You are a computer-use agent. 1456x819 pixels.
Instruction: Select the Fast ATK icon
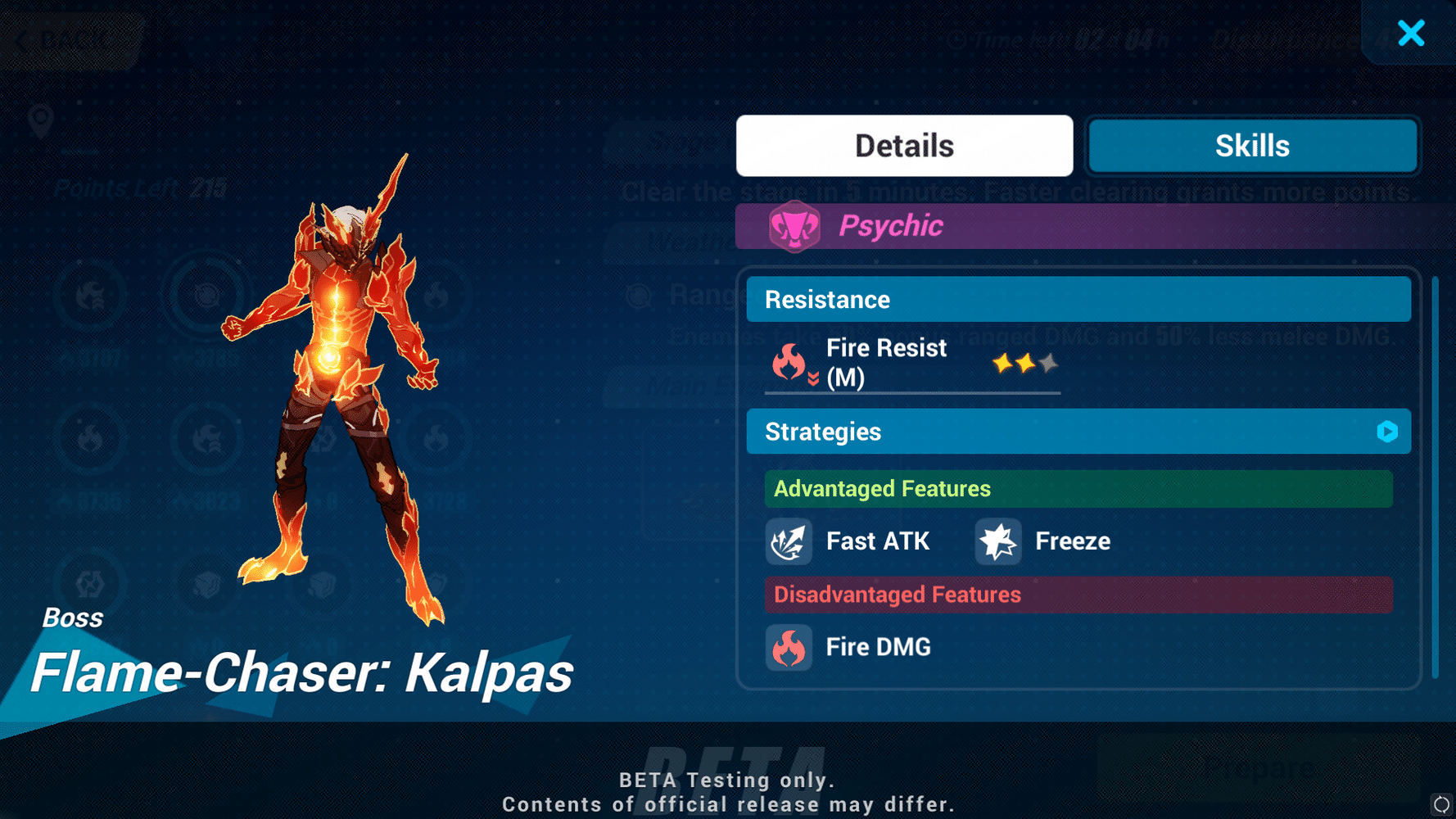coord(789,541)
